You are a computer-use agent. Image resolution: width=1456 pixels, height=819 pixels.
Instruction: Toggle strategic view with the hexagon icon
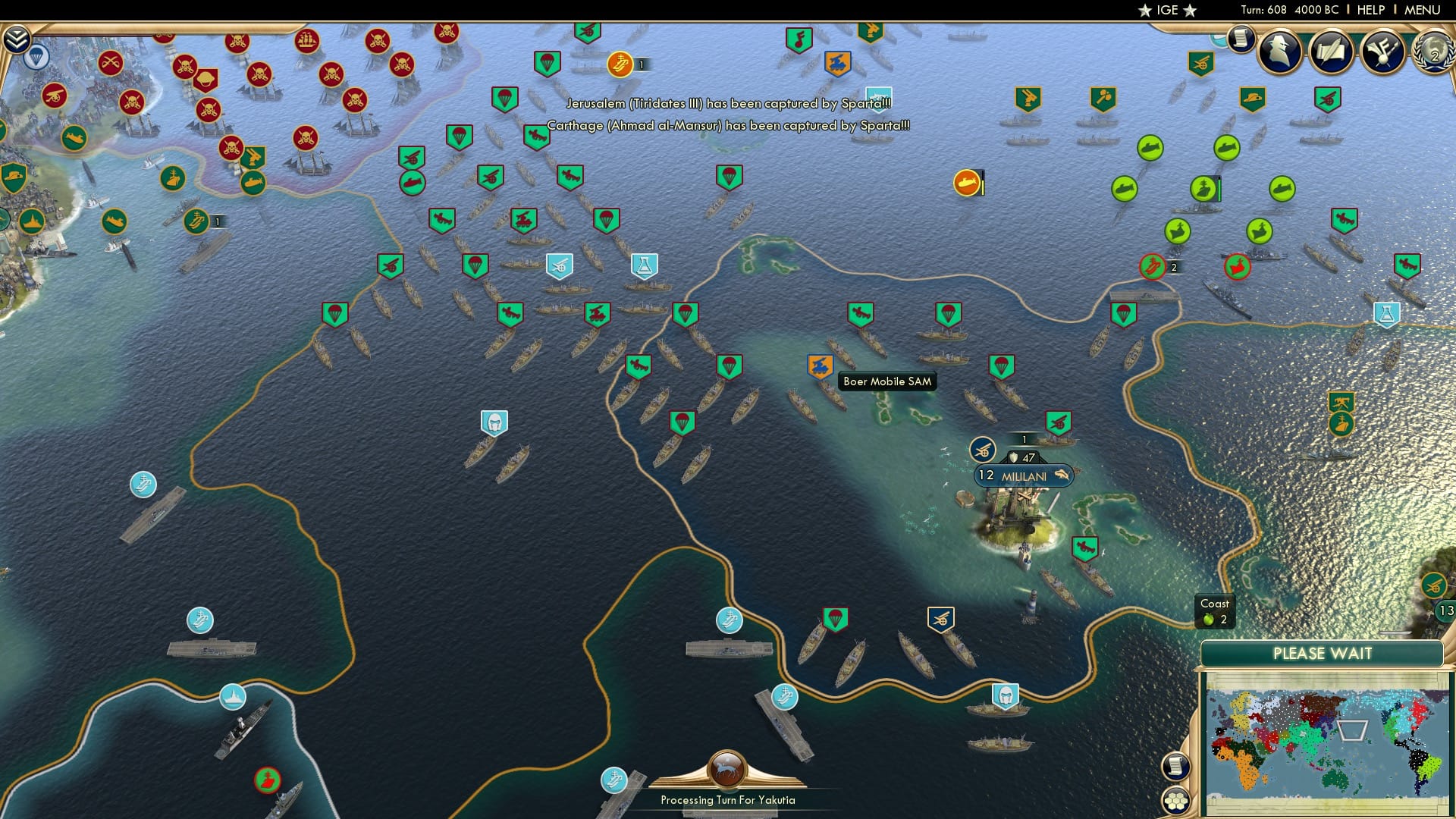click(x=1176, y=799)
